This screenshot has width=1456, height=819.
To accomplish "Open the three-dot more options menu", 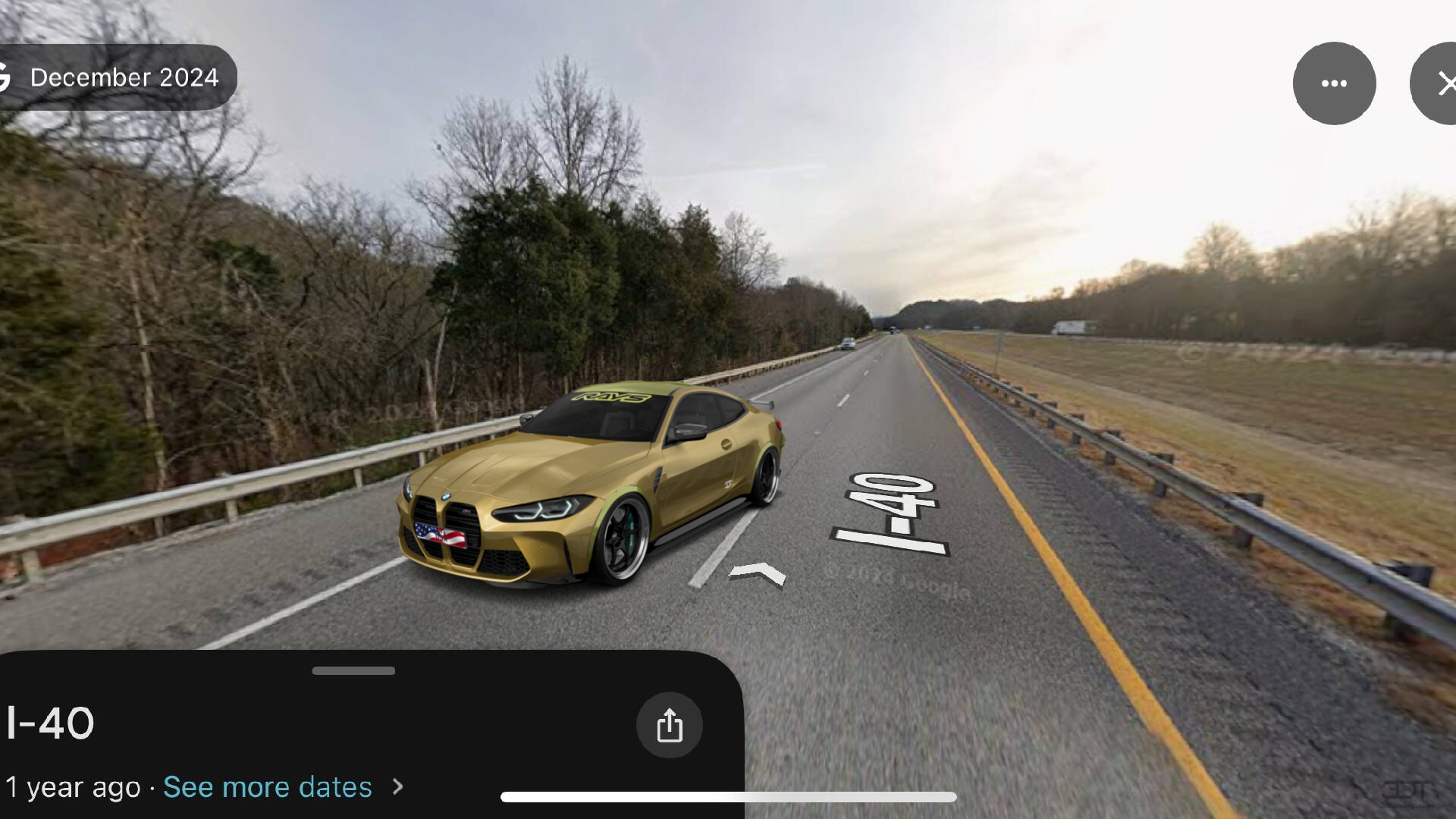I will 1334,83.
